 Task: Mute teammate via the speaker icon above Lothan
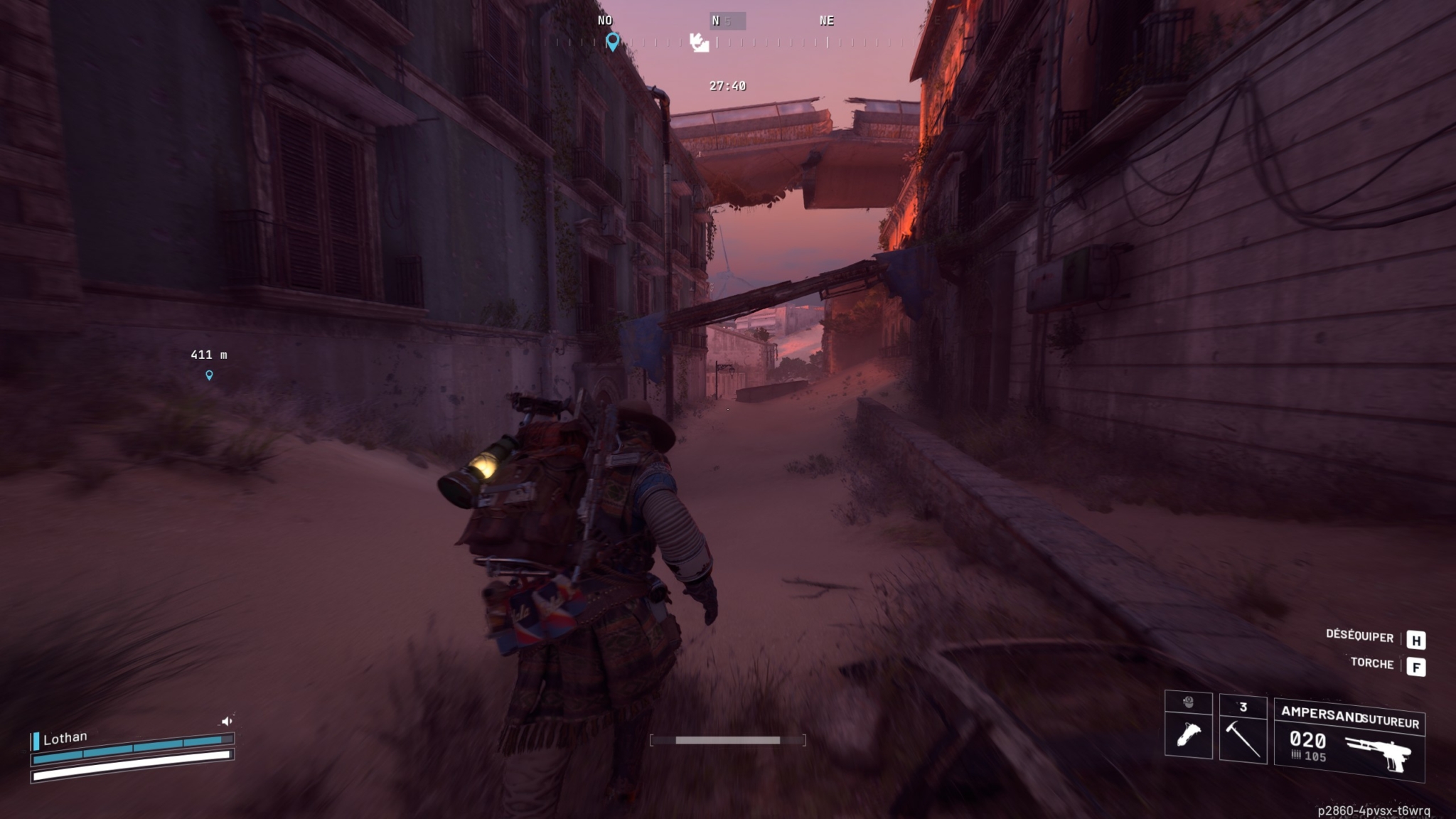[x=228, y=720]
